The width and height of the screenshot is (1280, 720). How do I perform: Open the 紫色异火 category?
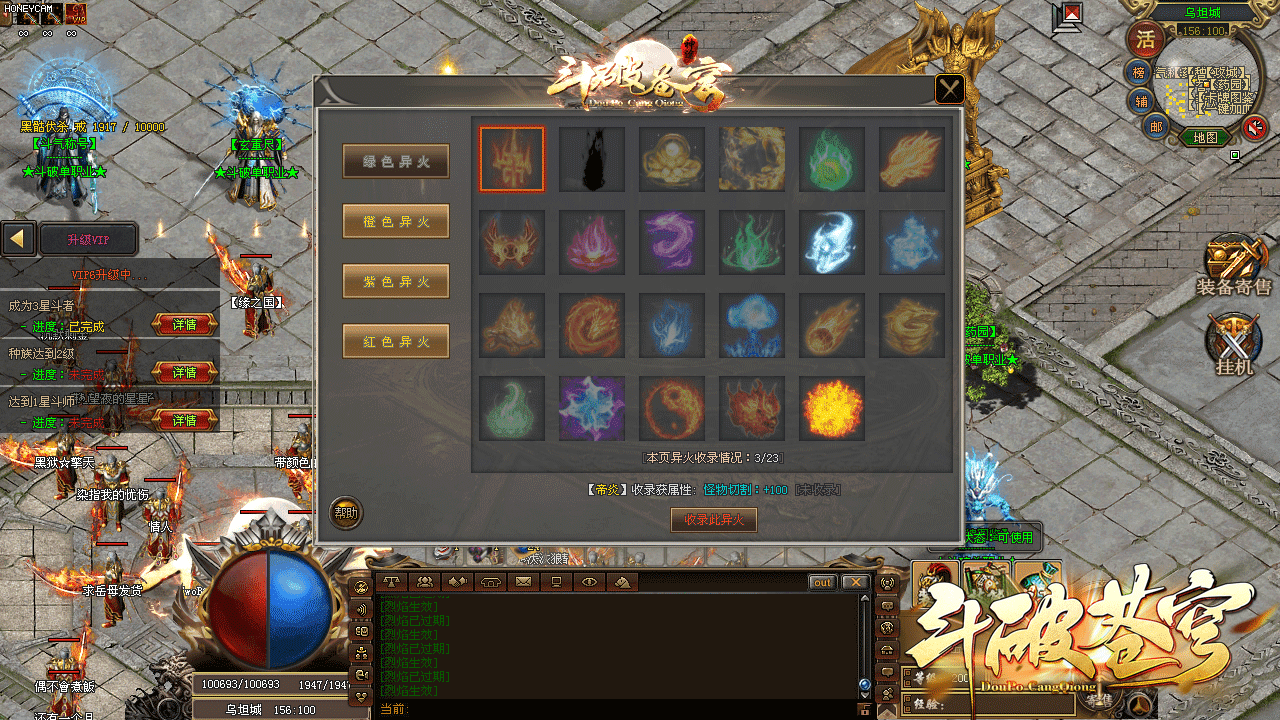click(x=396, y=281)
